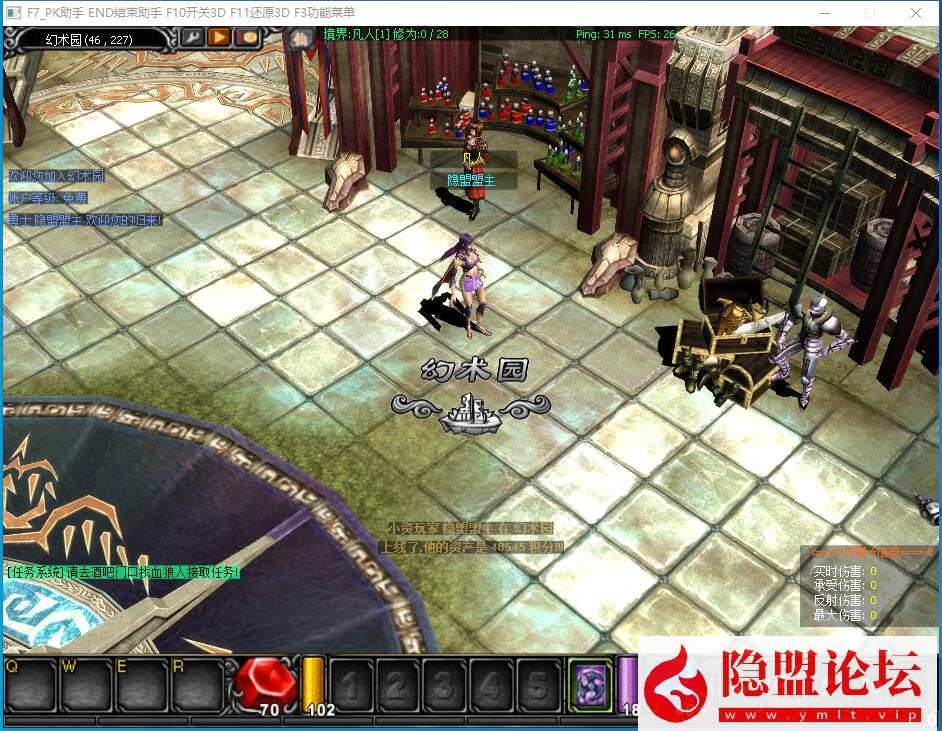942x731 pixels.
Task: Click the map name and coordinates panel
Action: pyautogui.click(x=88, y=39)
